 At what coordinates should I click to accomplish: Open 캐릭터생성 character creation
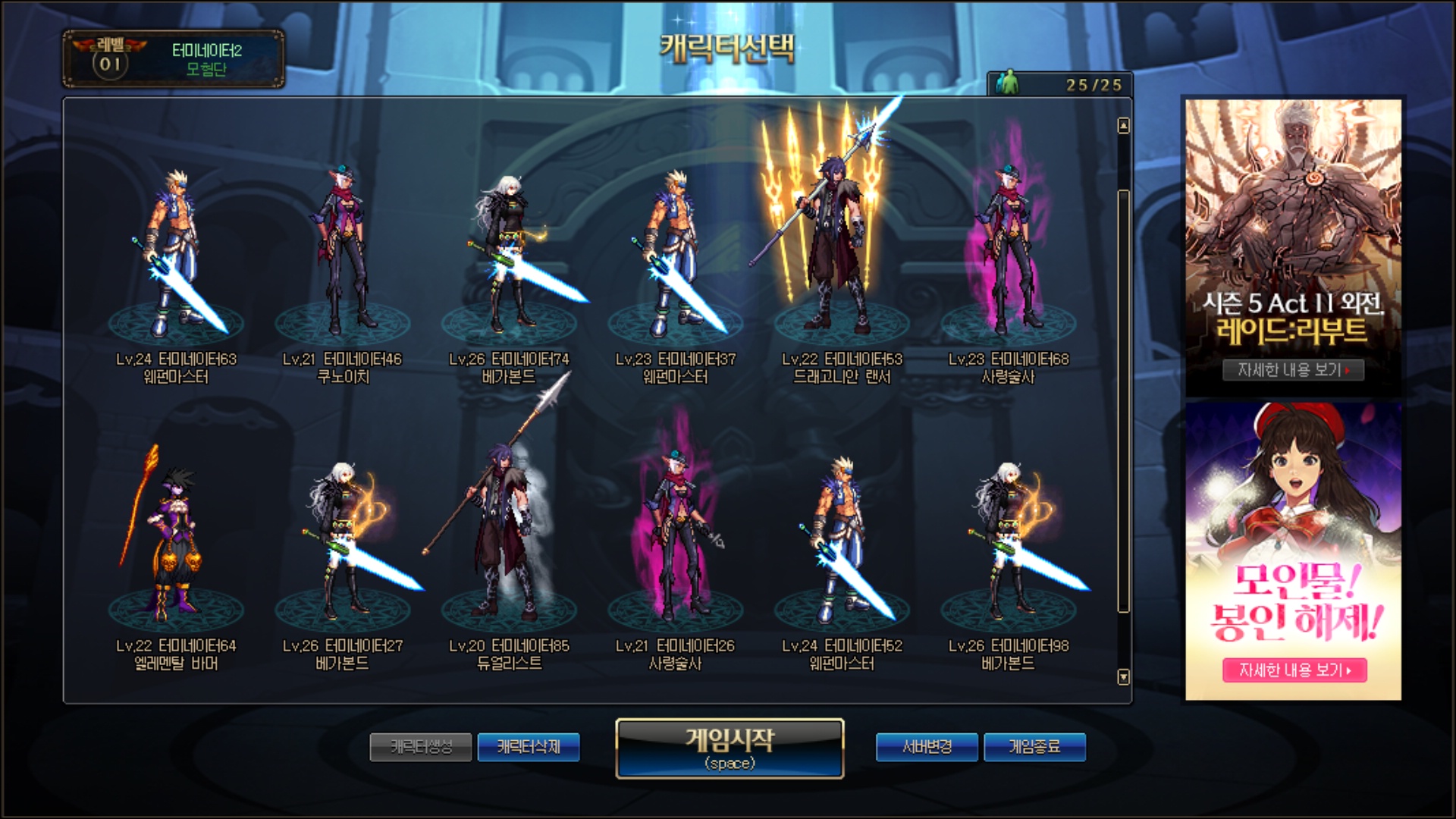pos(421,747)
